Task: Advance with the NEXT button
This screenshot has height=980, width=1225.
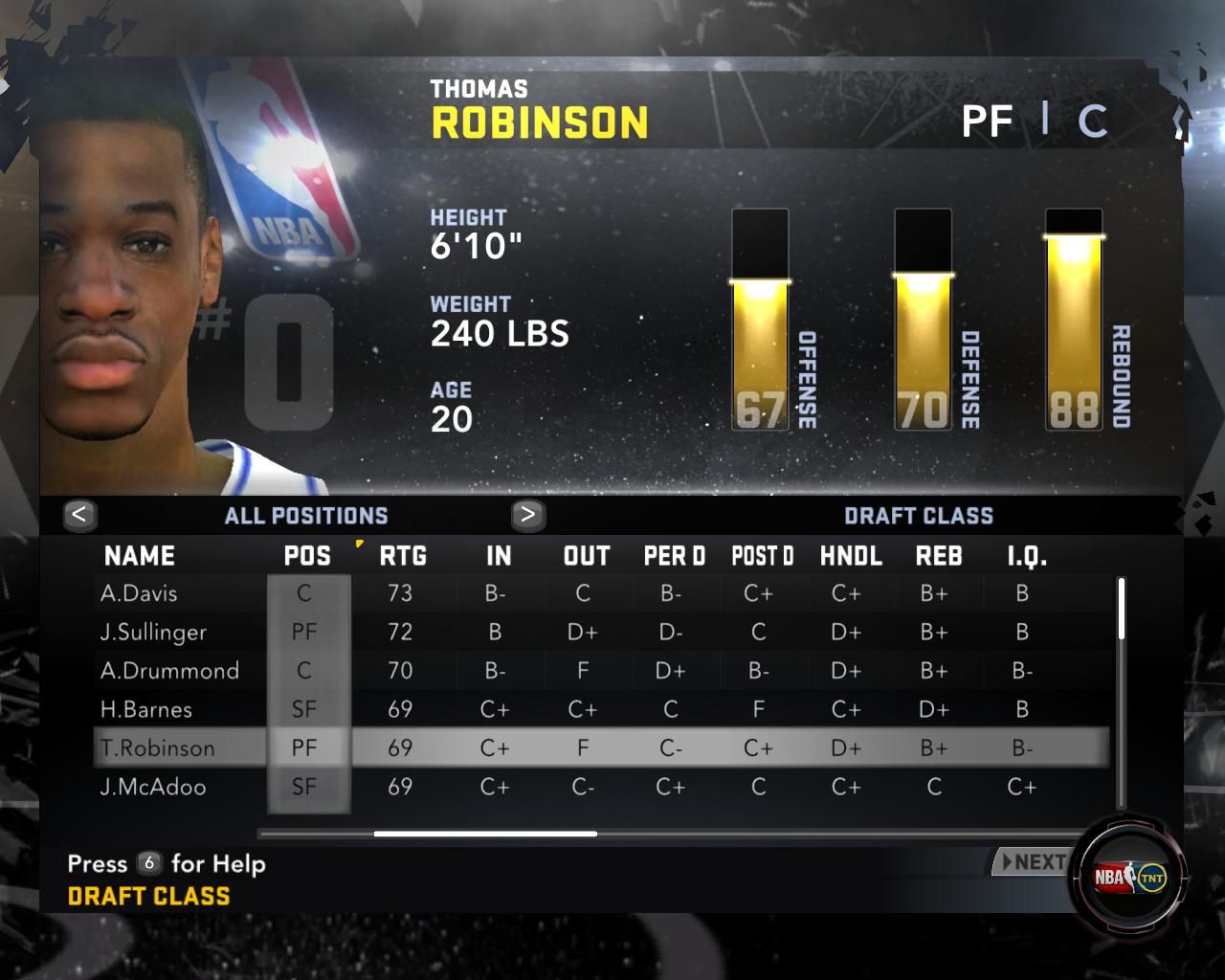Action: click(x=1033, y=862)
